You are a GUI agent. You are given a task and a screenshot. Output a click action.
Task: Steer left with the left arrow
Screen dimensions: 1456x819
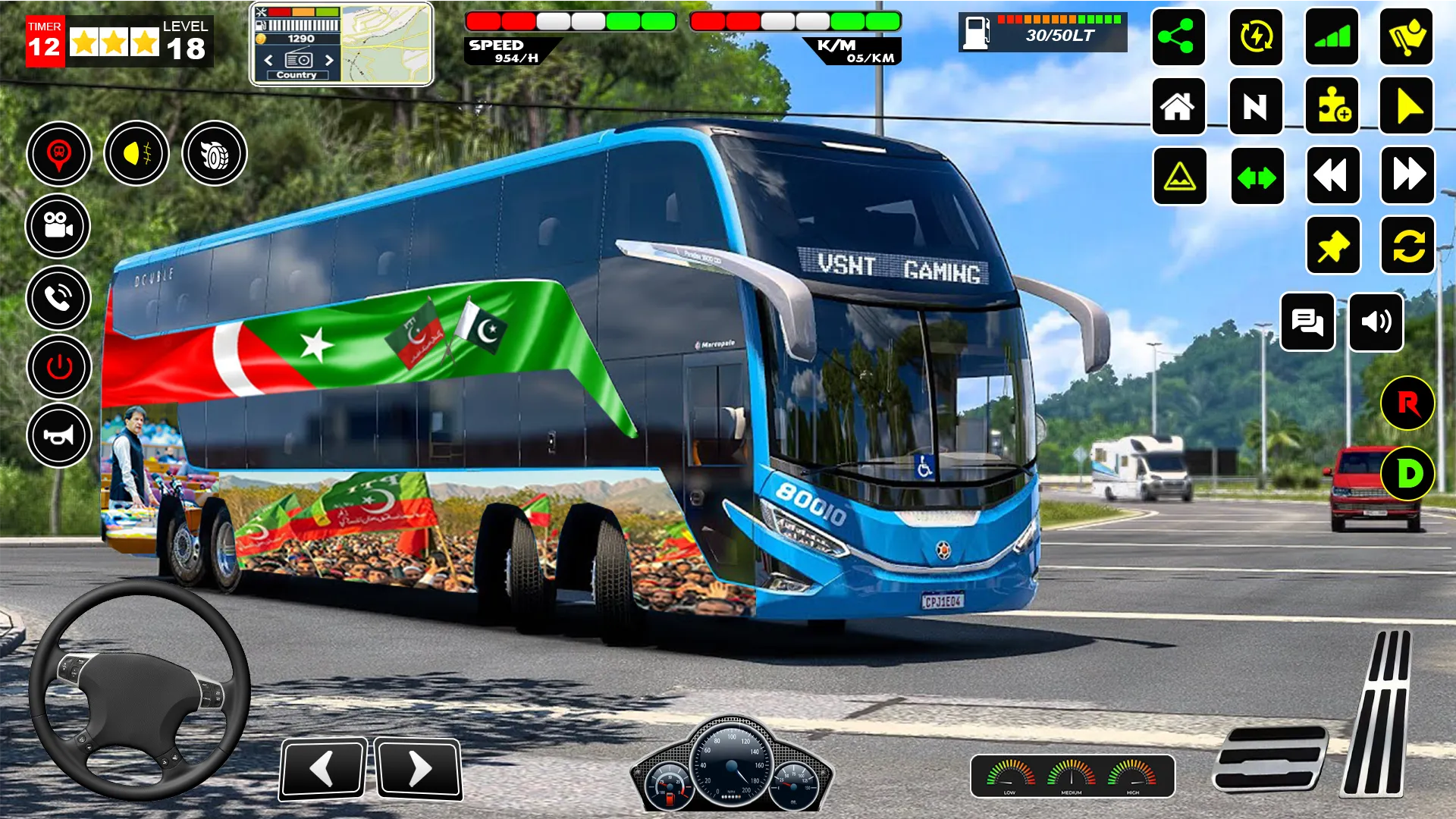[323, 769]
